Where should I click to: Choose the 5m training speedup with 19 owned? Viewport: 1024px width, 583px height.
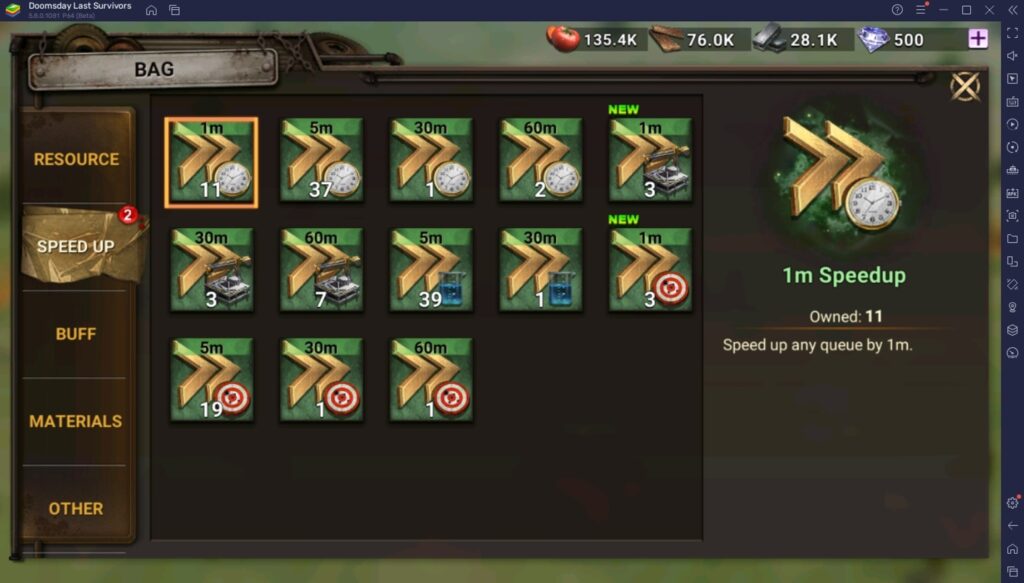(211, 380)
